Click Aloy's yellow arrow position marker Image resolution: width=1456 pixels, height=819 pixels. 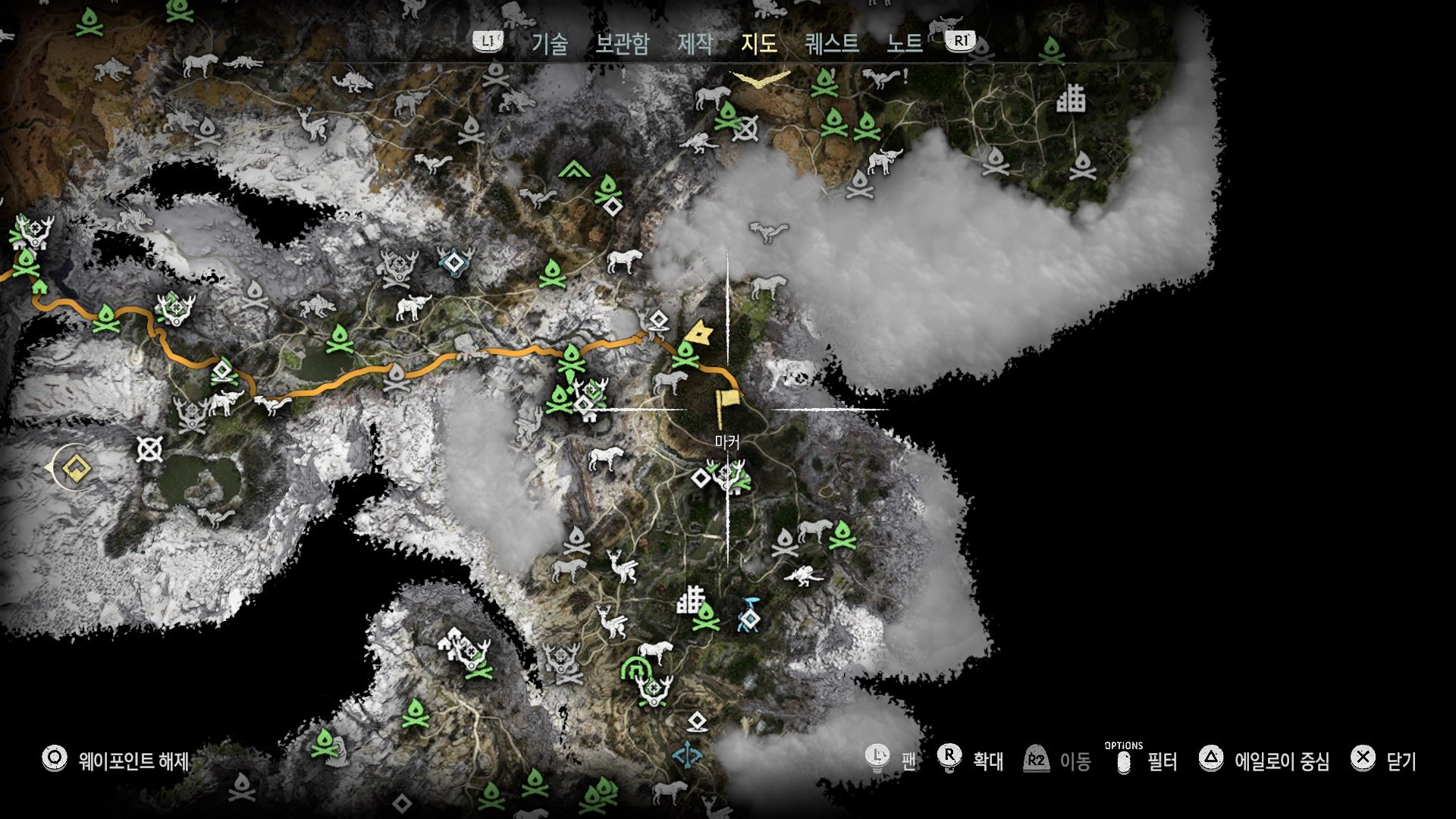(698, 333)
